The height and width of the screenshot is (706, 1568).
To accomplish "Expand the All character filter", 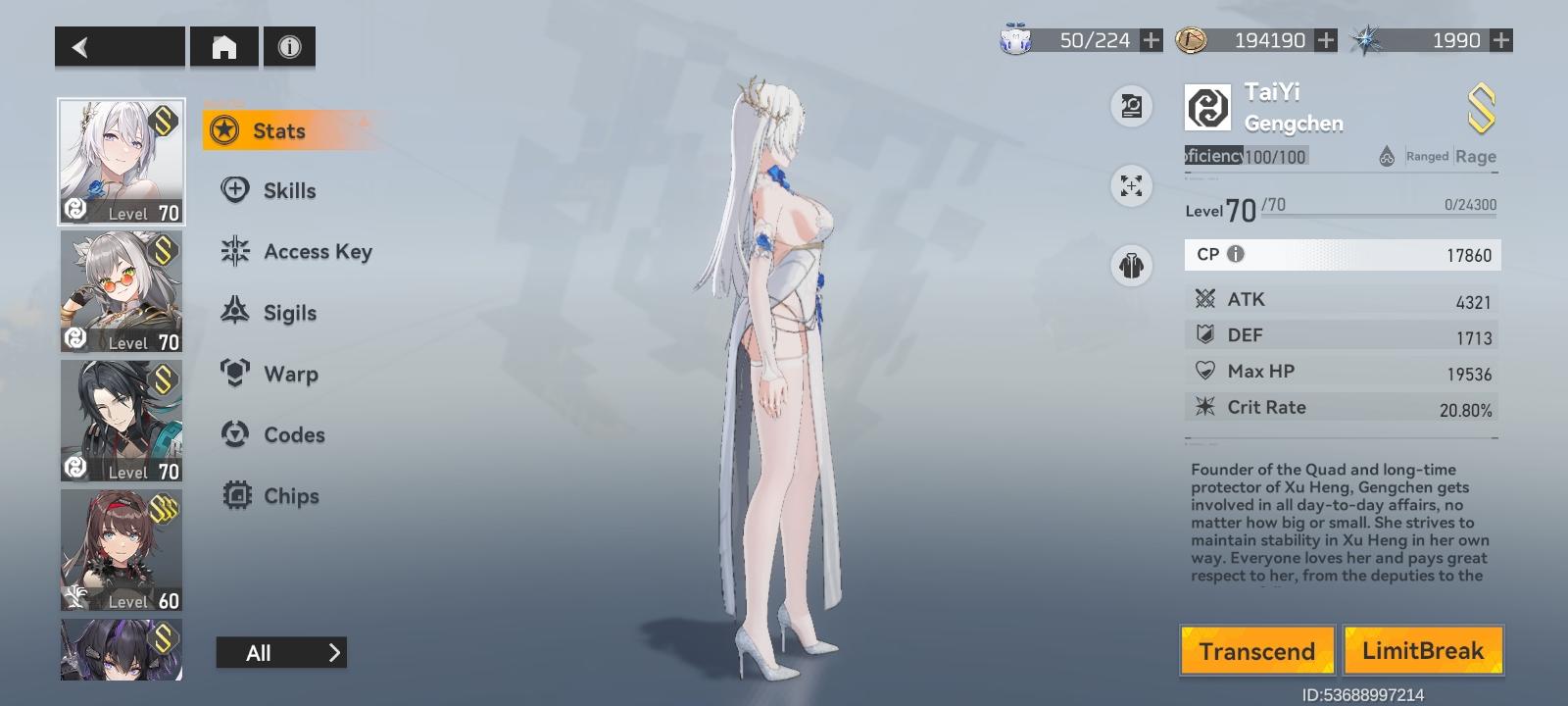I will (x=281, y=652).
